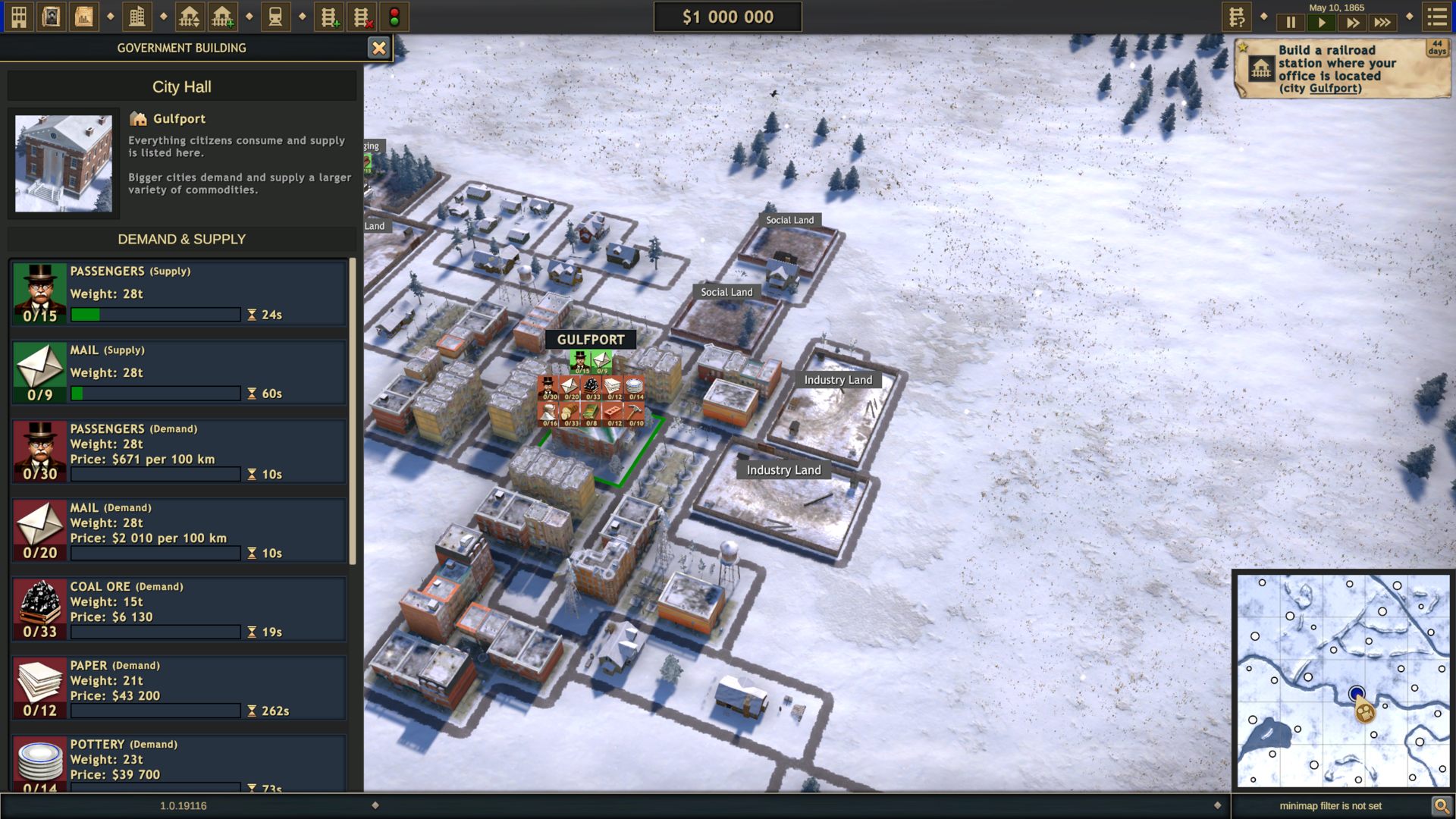Open the portrait photo character panel
The height and width of the screenshot is (819, 1456).
point(51,17)
